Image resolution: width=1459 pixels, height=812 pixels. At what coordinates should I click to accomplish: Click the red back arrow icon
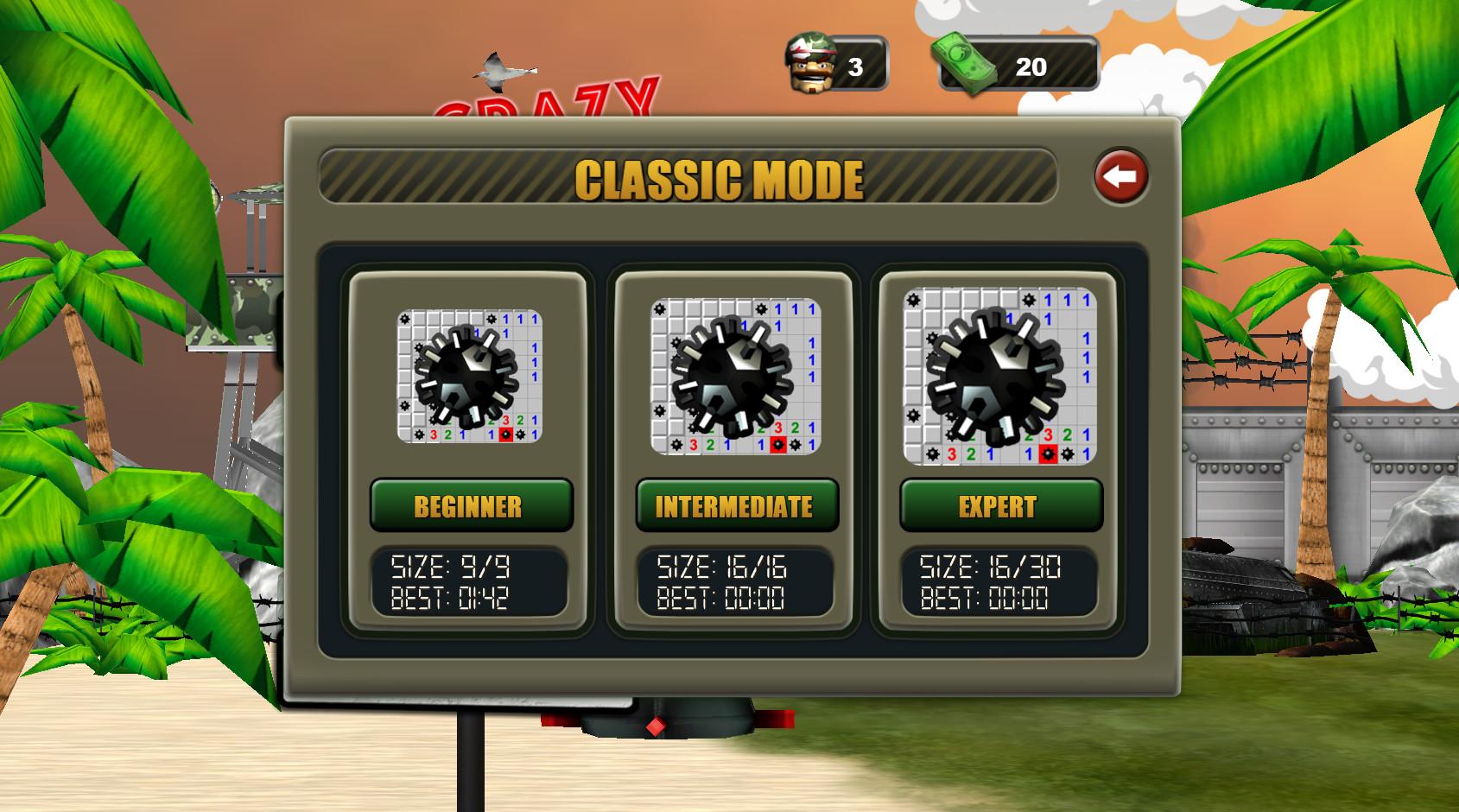pos(1120,176)
